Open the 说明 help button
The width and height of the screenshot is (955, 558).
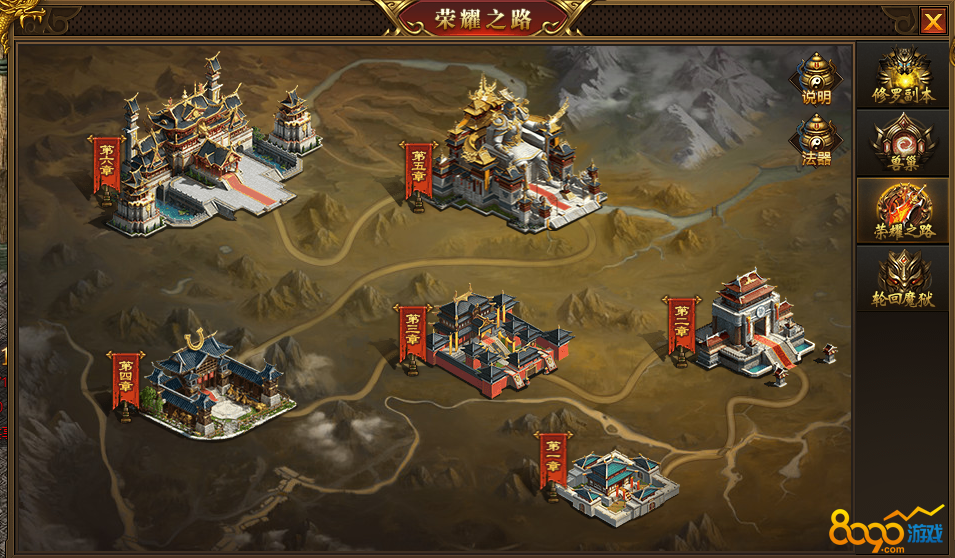(x=816, y=78)
